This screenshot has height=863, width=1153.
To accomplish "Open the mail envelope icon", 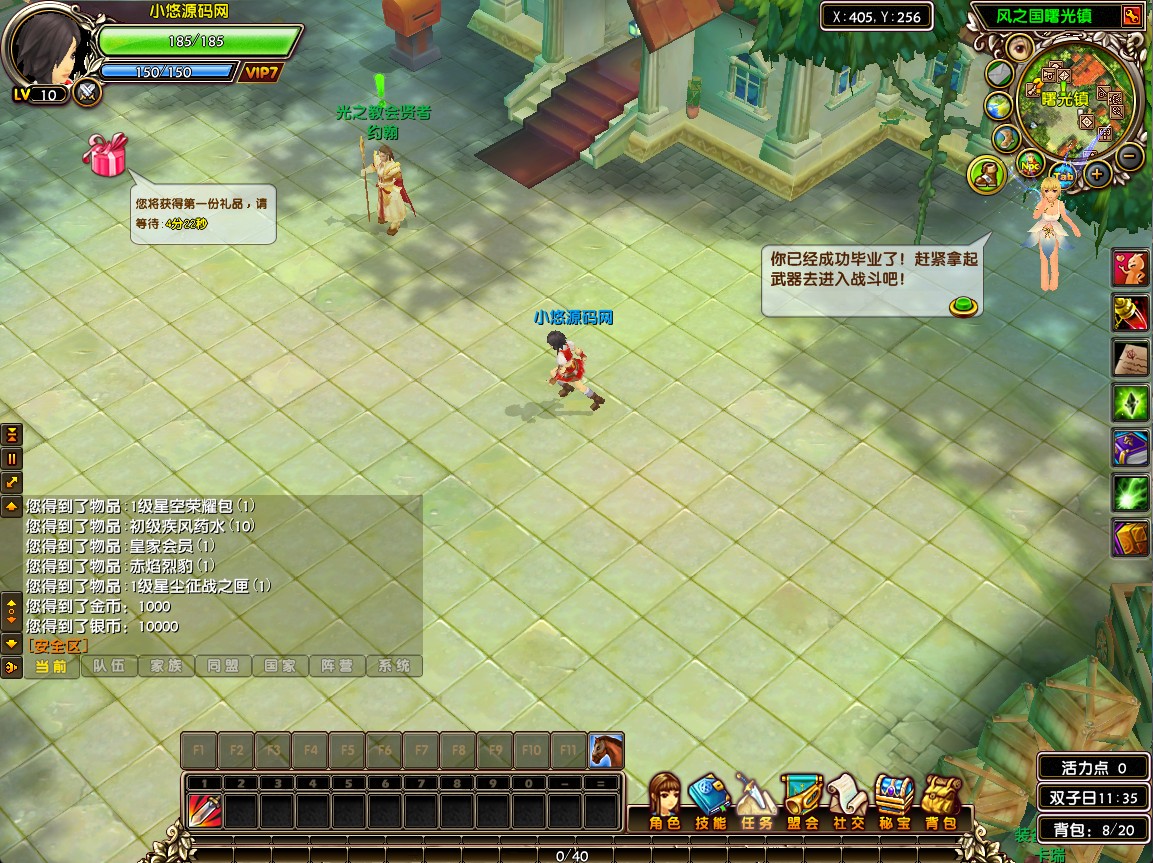I will 1001,74.
